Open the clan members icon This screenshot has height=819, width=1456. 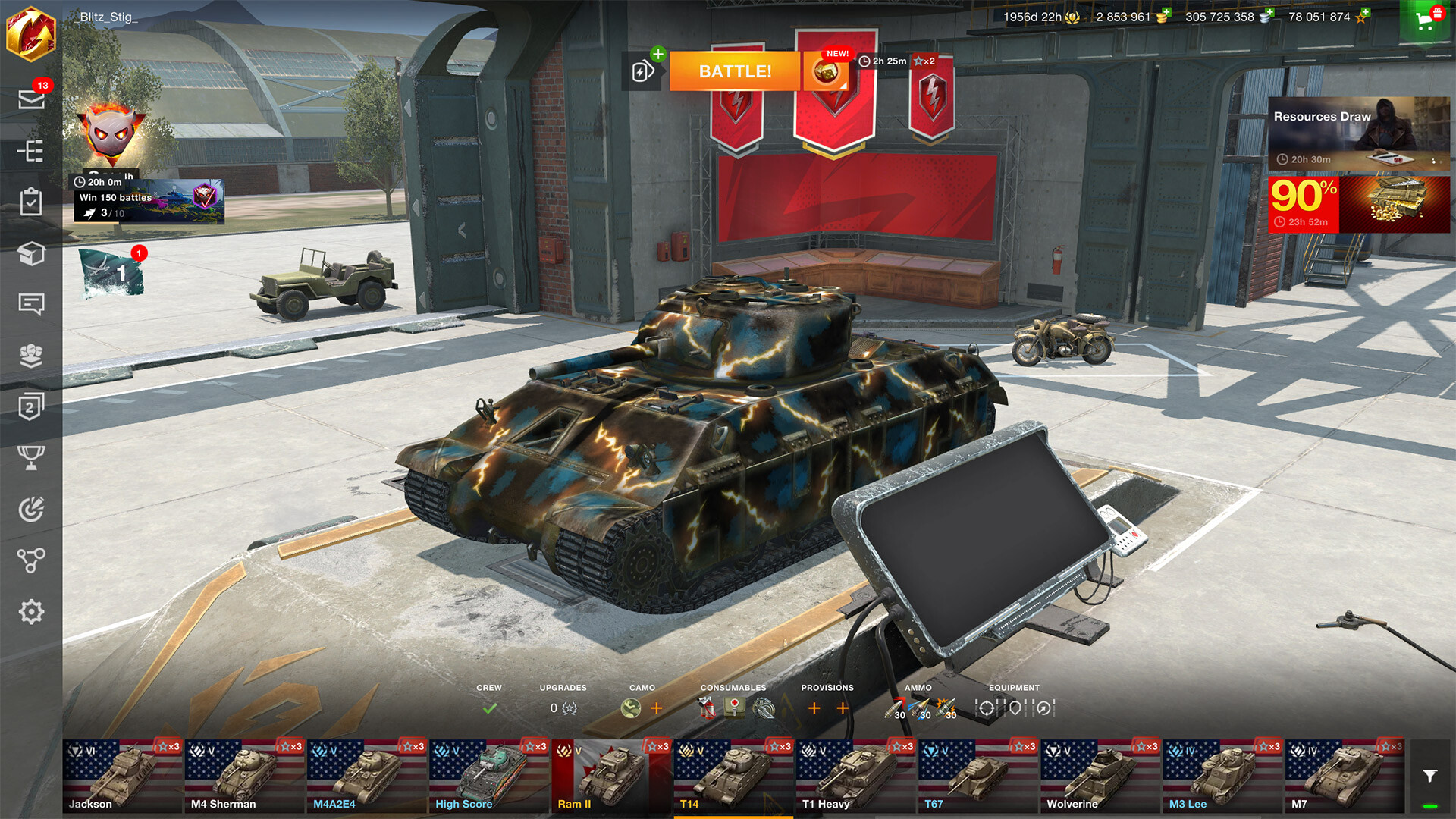coord(31,356)
